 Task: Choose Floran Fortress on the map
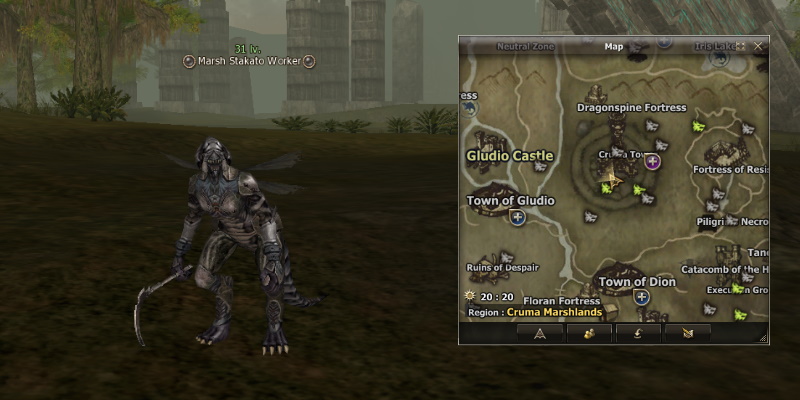pyautogui.click(x=561, y=300)
